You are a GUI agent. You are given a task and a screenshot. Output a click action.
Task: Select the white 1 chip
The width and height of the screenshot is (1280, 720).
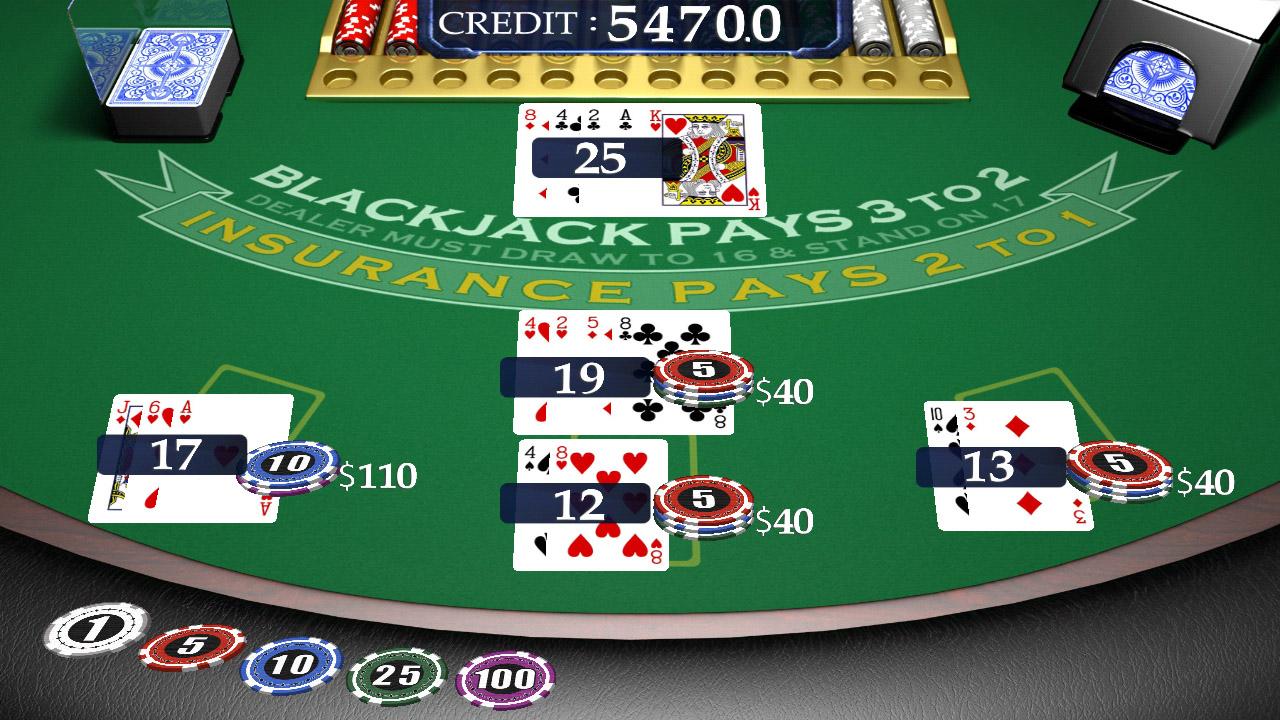pos(96,629)
